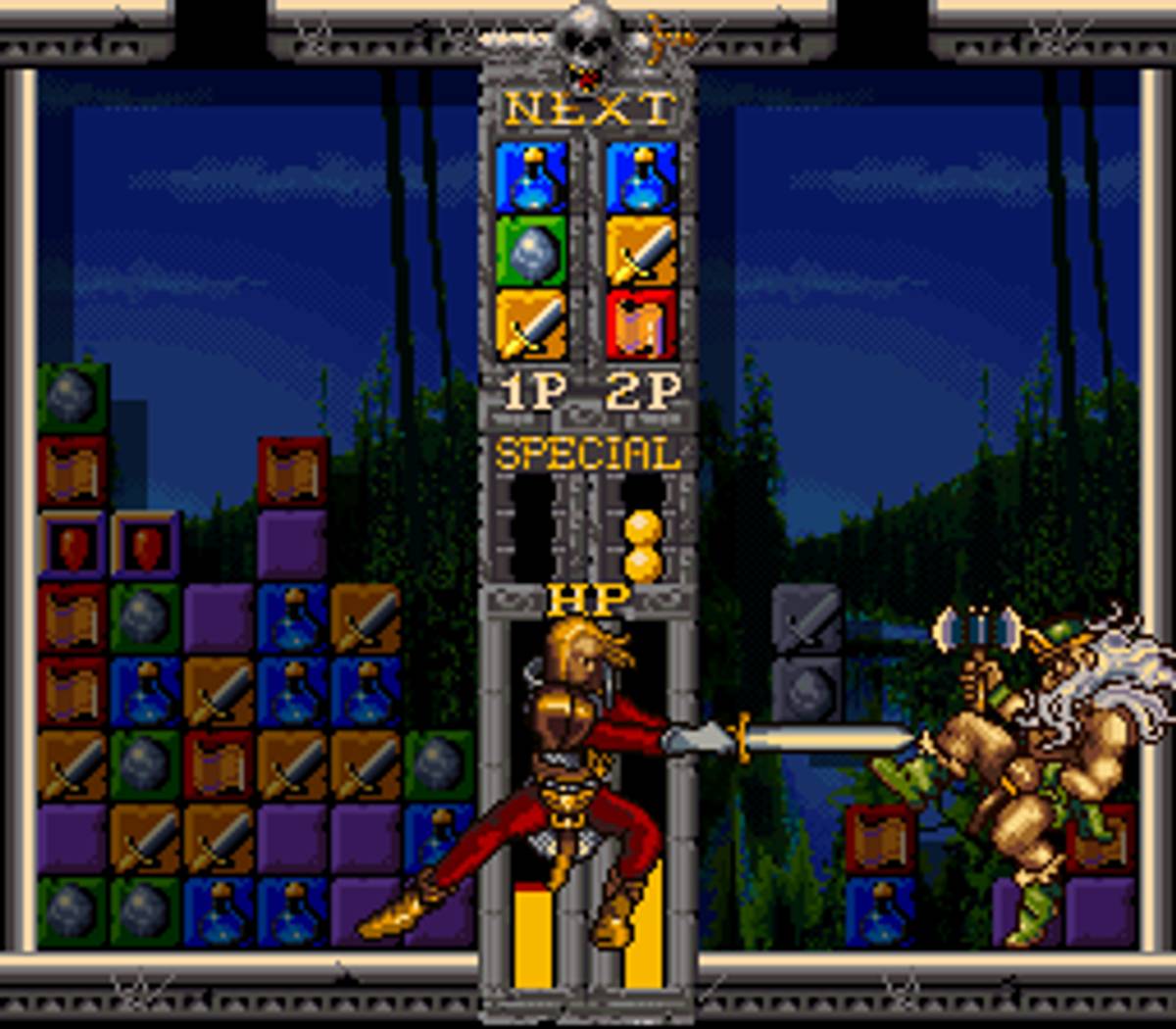Click the gray sword tile falling on 2P's board
This screenshot has height=1029, width=1176.
pos(807,619)
